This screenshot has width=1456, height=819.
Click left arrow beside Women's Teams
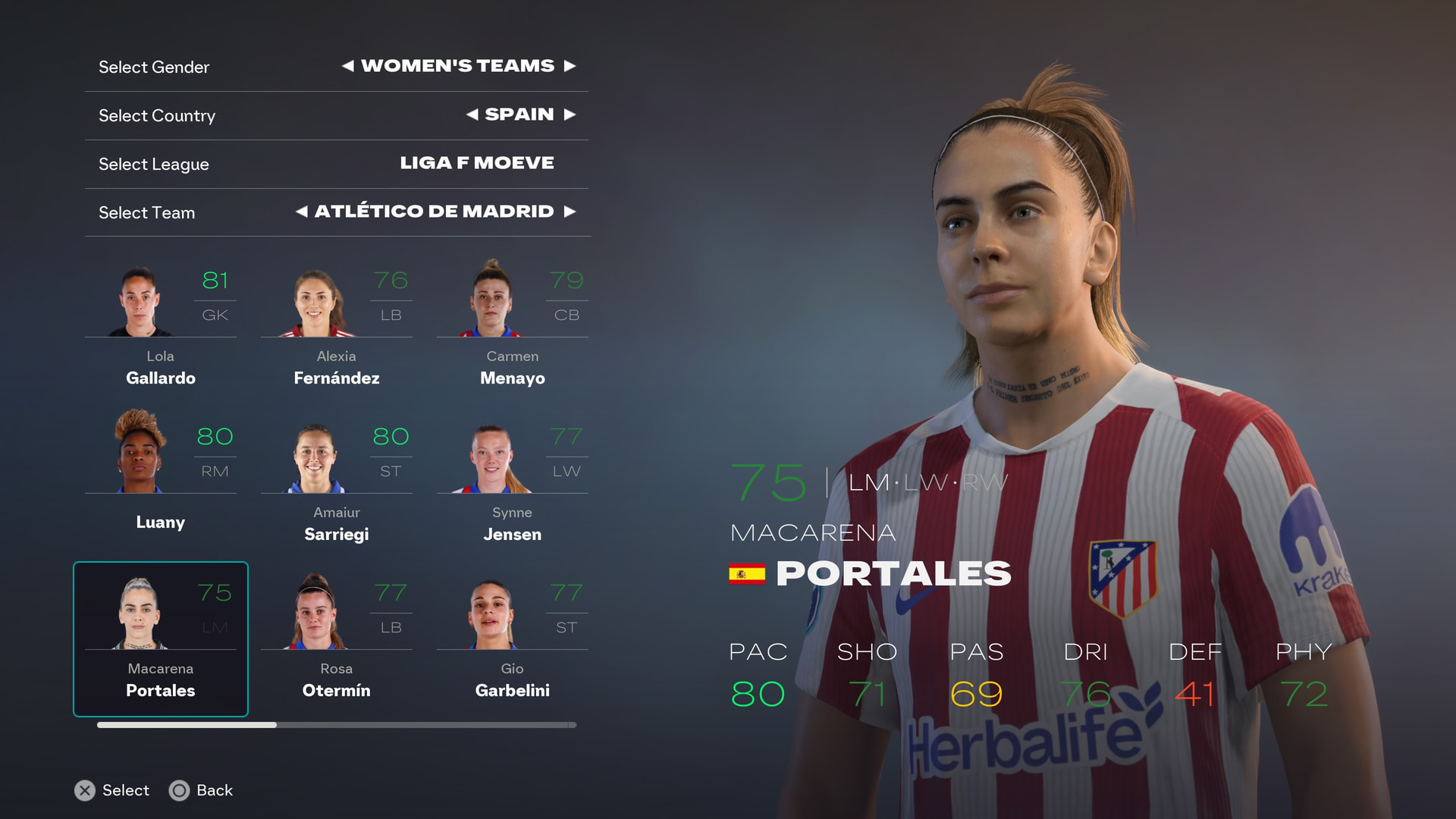pos(348,66)
